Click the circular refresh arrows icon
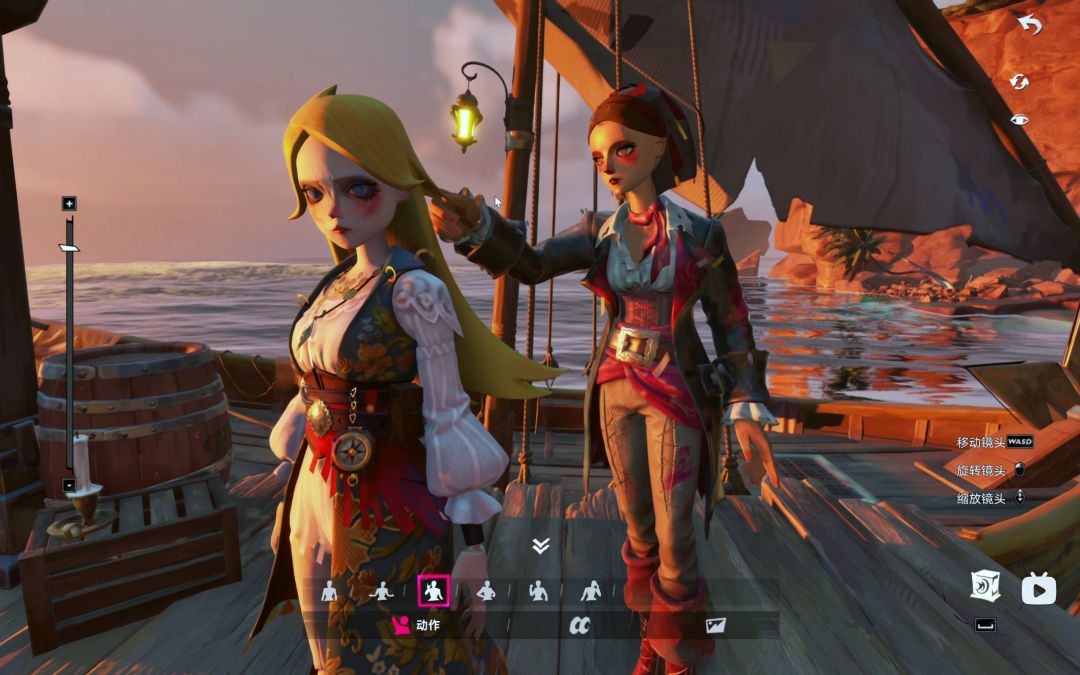The width and height of the screenshot is (1080, 675). 1019,81
